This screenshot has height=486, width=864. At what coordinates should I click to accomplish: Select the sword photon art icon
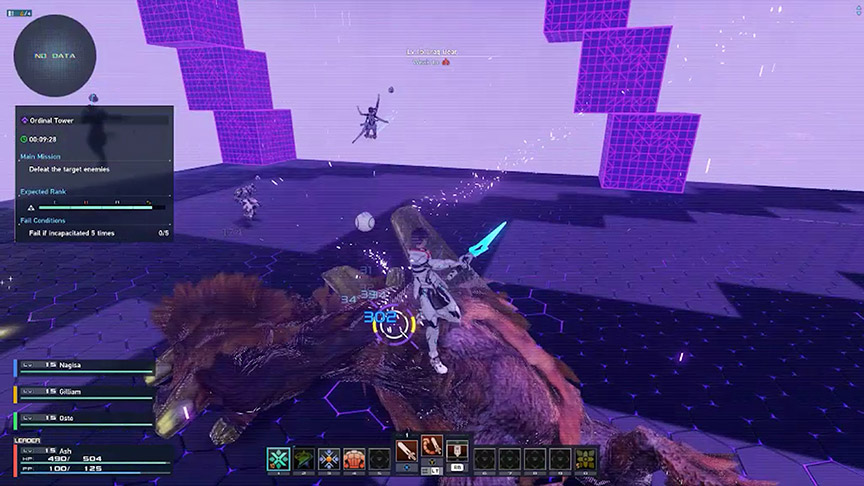[x=407, y=452]
